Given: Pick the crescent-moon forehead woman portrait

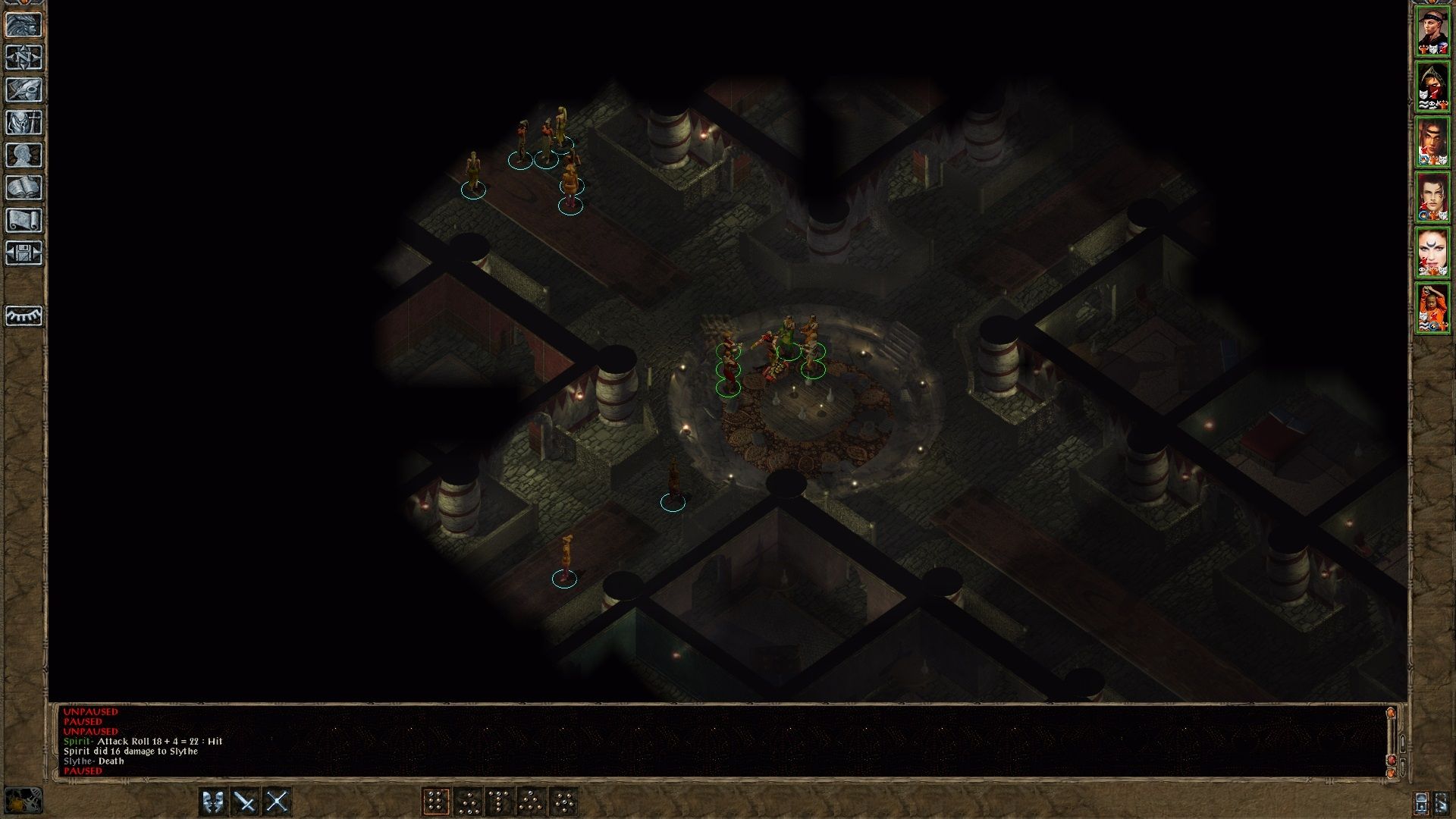Looking at the screenshot, I should [1432, 253].
